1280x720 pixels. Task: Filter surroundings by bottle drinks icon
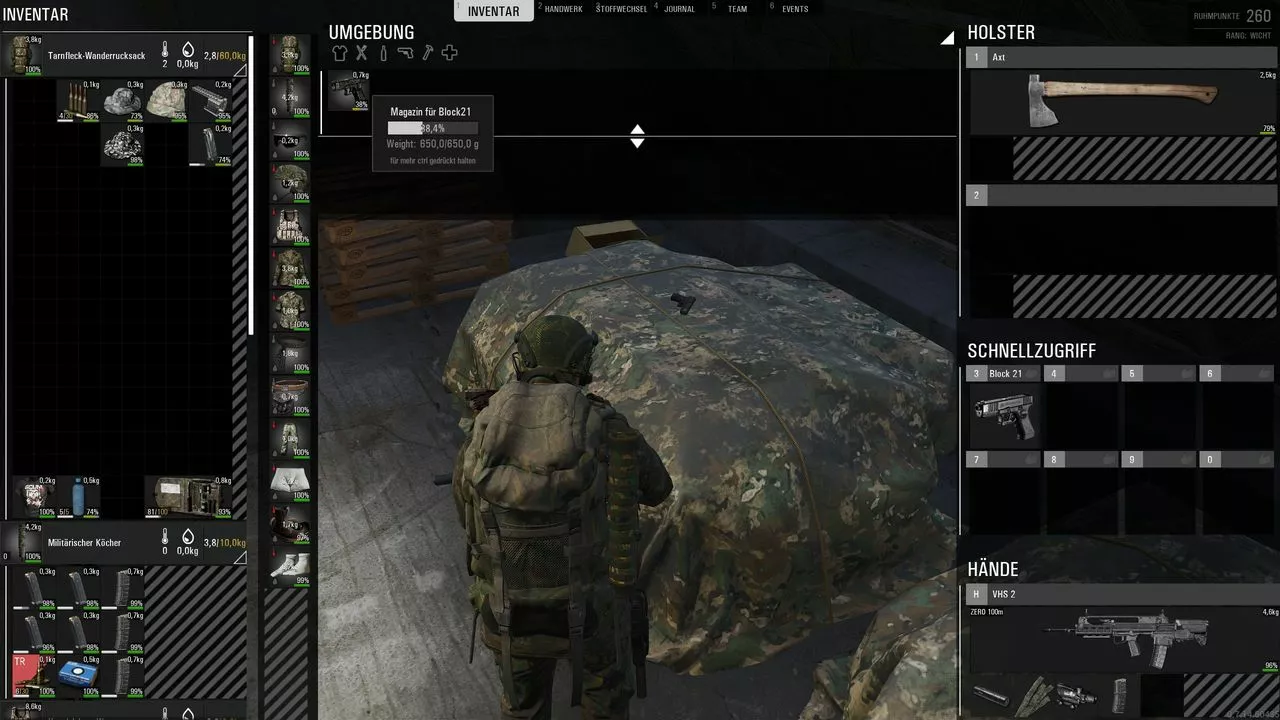tap(383, 53)
